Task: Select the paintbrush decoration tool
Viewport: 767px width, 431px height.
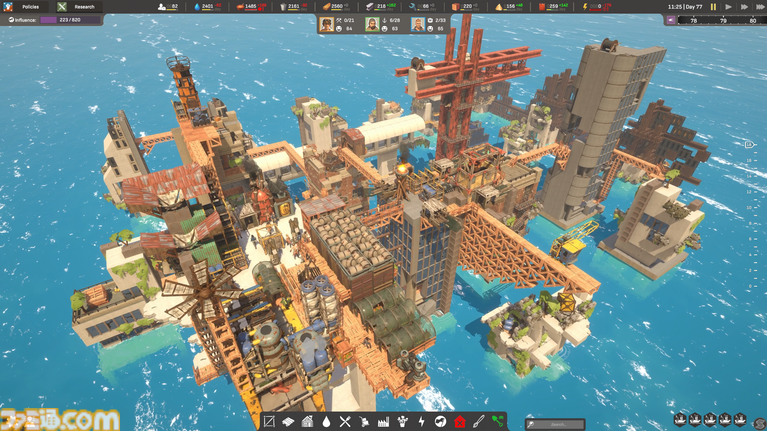Action: (479, 422)
